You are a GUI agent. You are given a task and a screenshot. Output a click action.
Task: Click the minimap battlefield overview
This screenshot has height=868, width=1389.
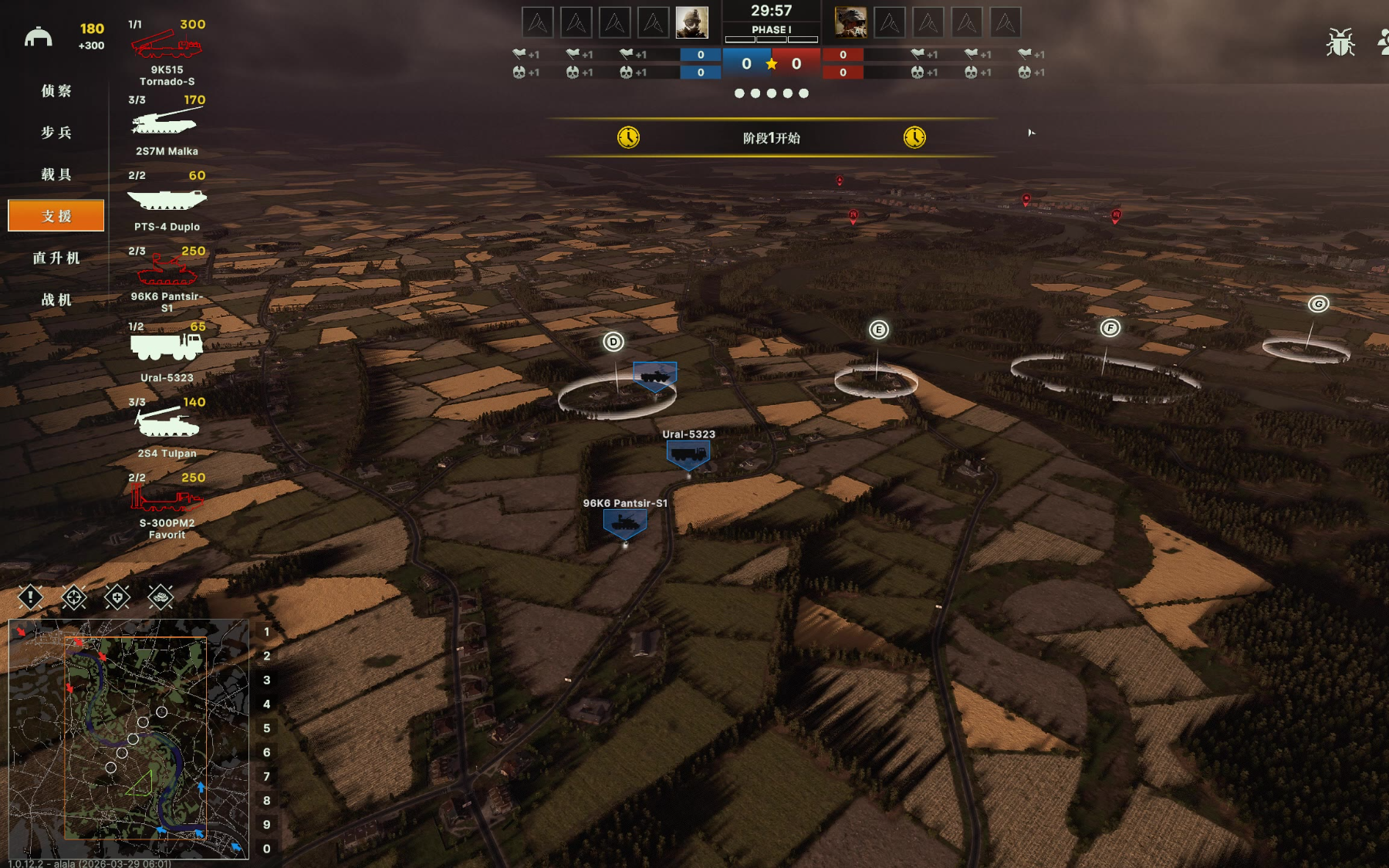(129, 738)
